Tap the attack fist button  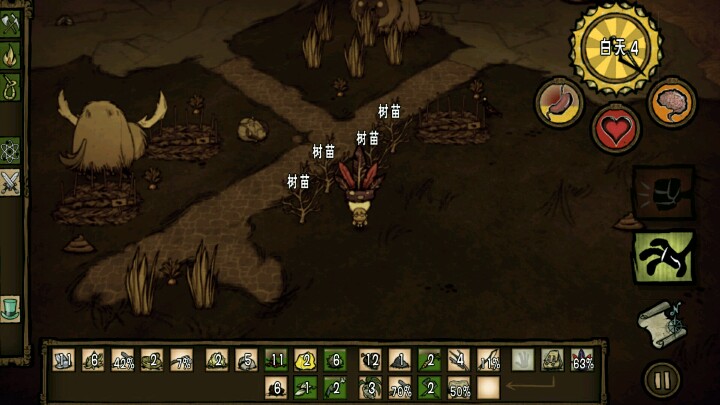660,191
